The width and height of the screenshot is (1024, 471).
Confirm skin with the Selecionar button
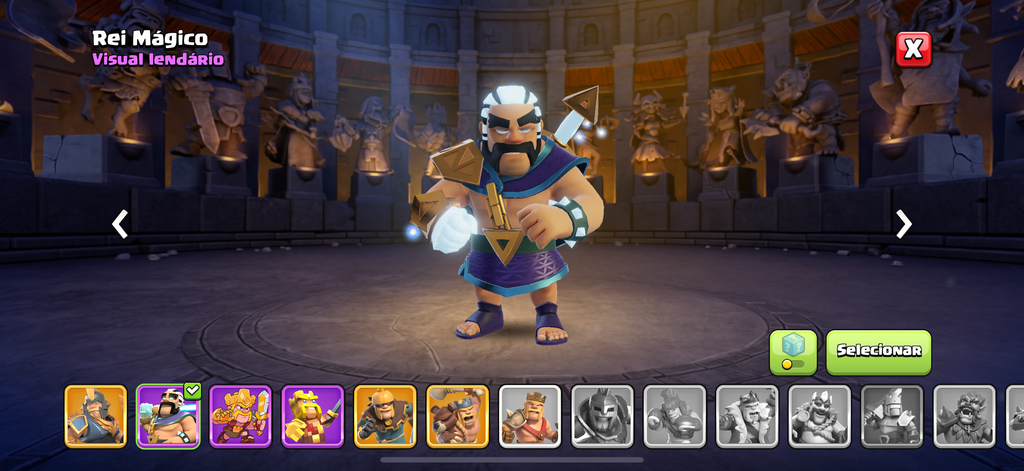878,351
